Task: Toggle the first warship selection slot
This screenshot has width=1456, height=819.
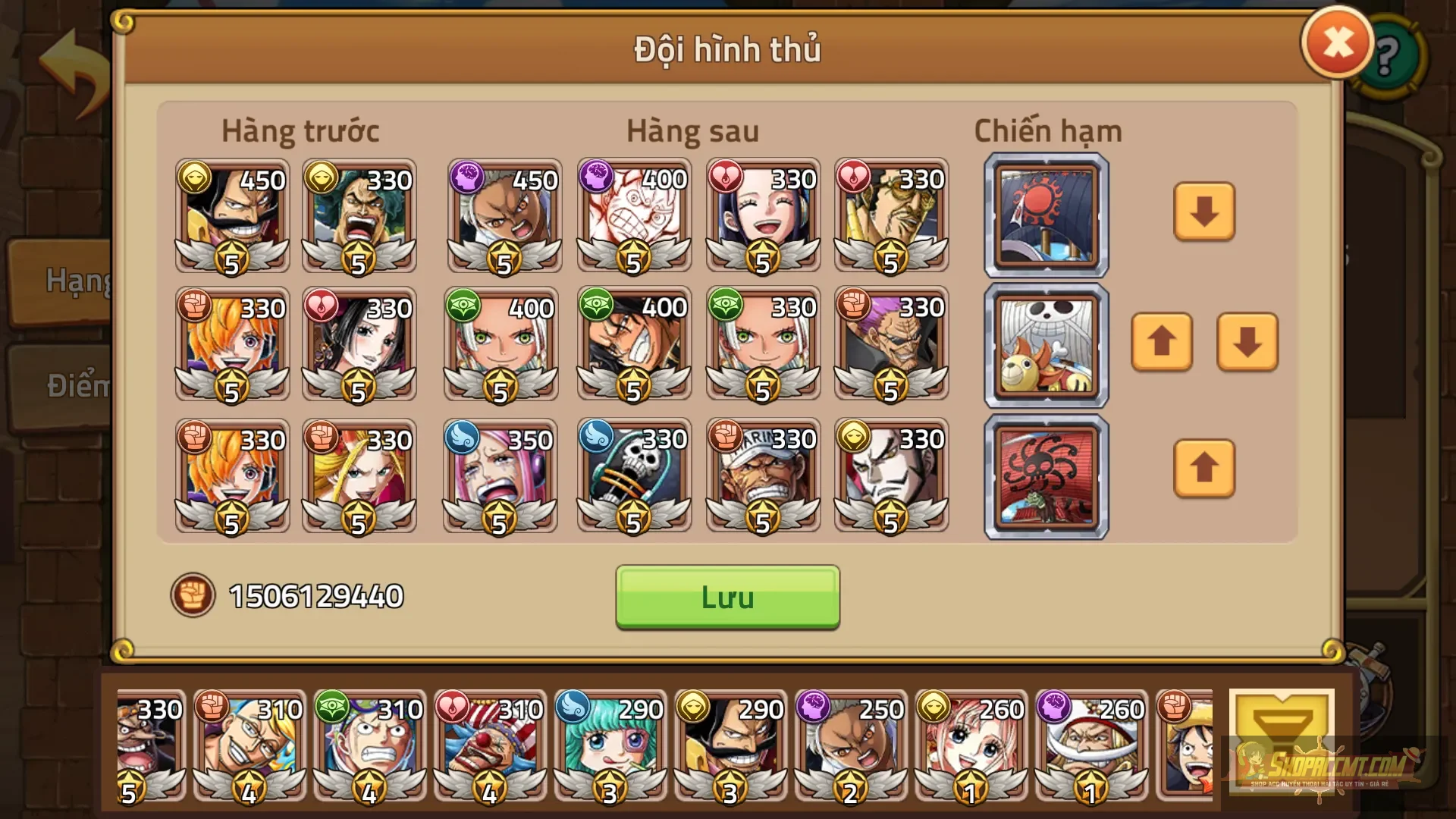Action: coord(1045,216)
